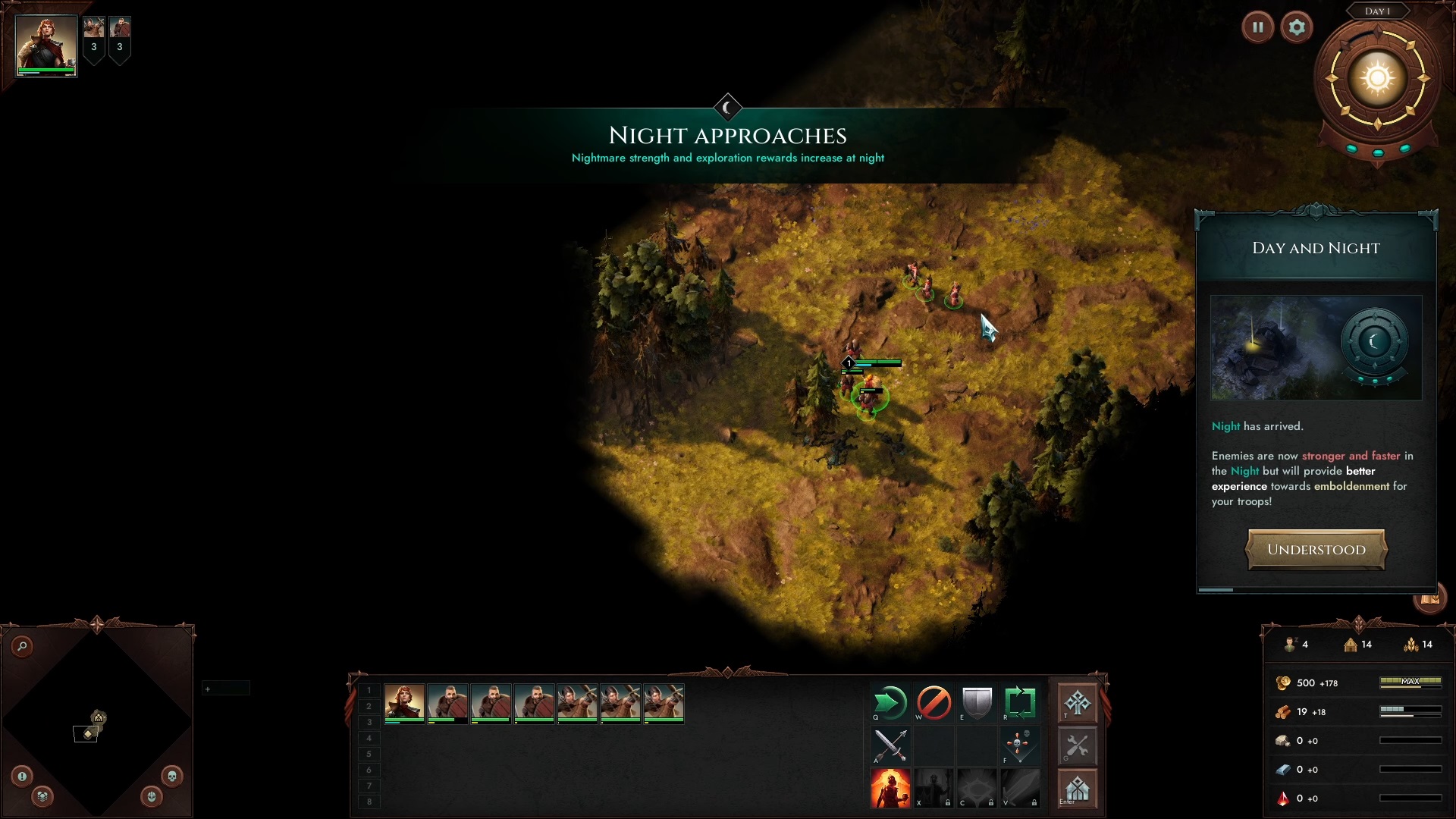Toggle the skull minimap filter button
The width and height of the screenshot is (1456, 819).
pos(171,776)
